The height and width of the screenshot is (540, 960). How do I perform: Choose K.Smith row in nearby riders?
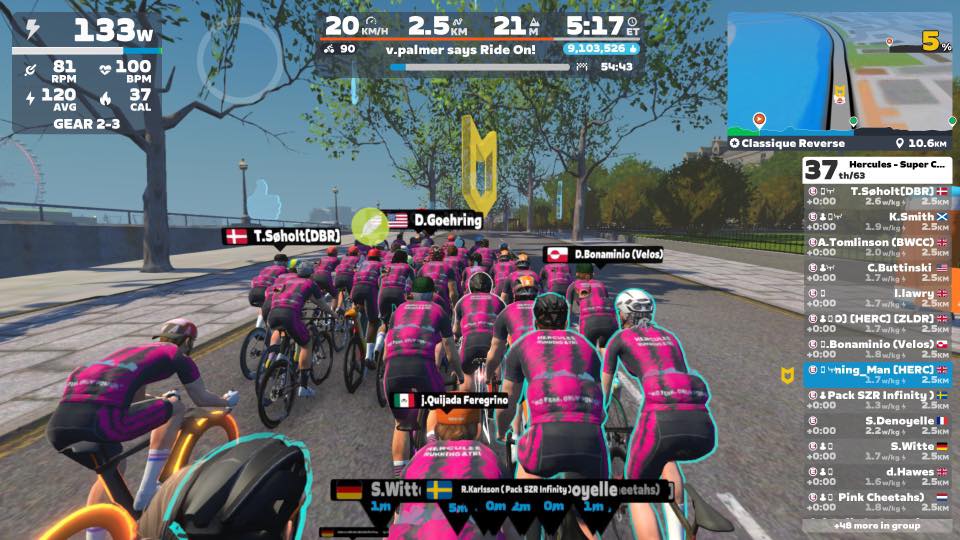(x=878, y=222)
